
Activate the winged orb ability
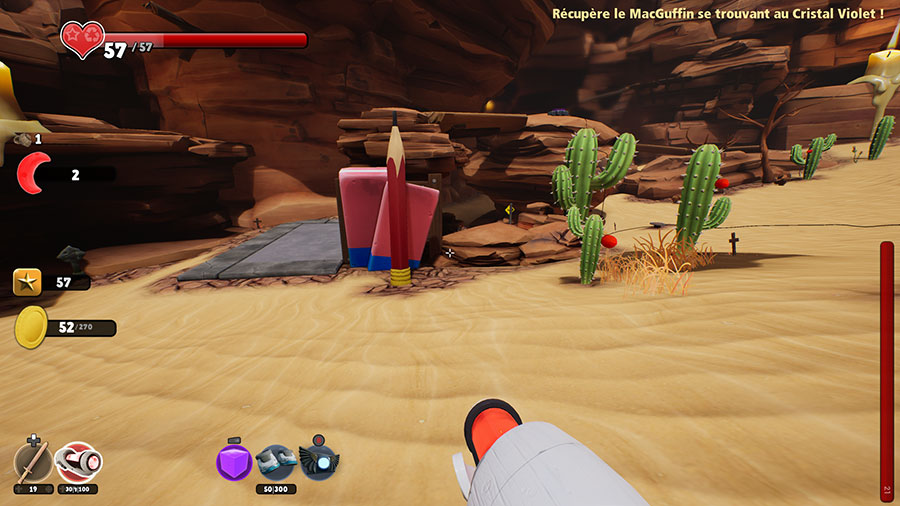click(x=318, y=462)
